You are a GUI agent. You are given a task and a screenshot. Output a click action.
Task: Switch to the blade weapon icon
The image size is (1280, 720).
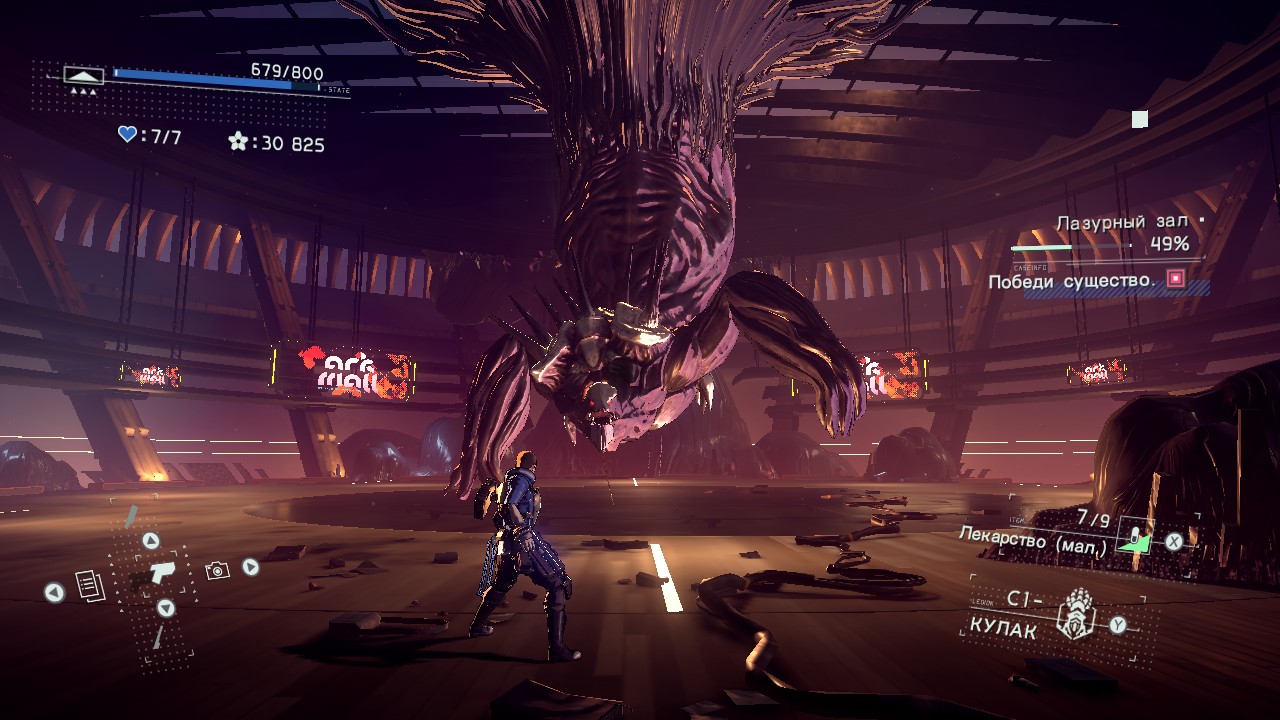point(157,637)
